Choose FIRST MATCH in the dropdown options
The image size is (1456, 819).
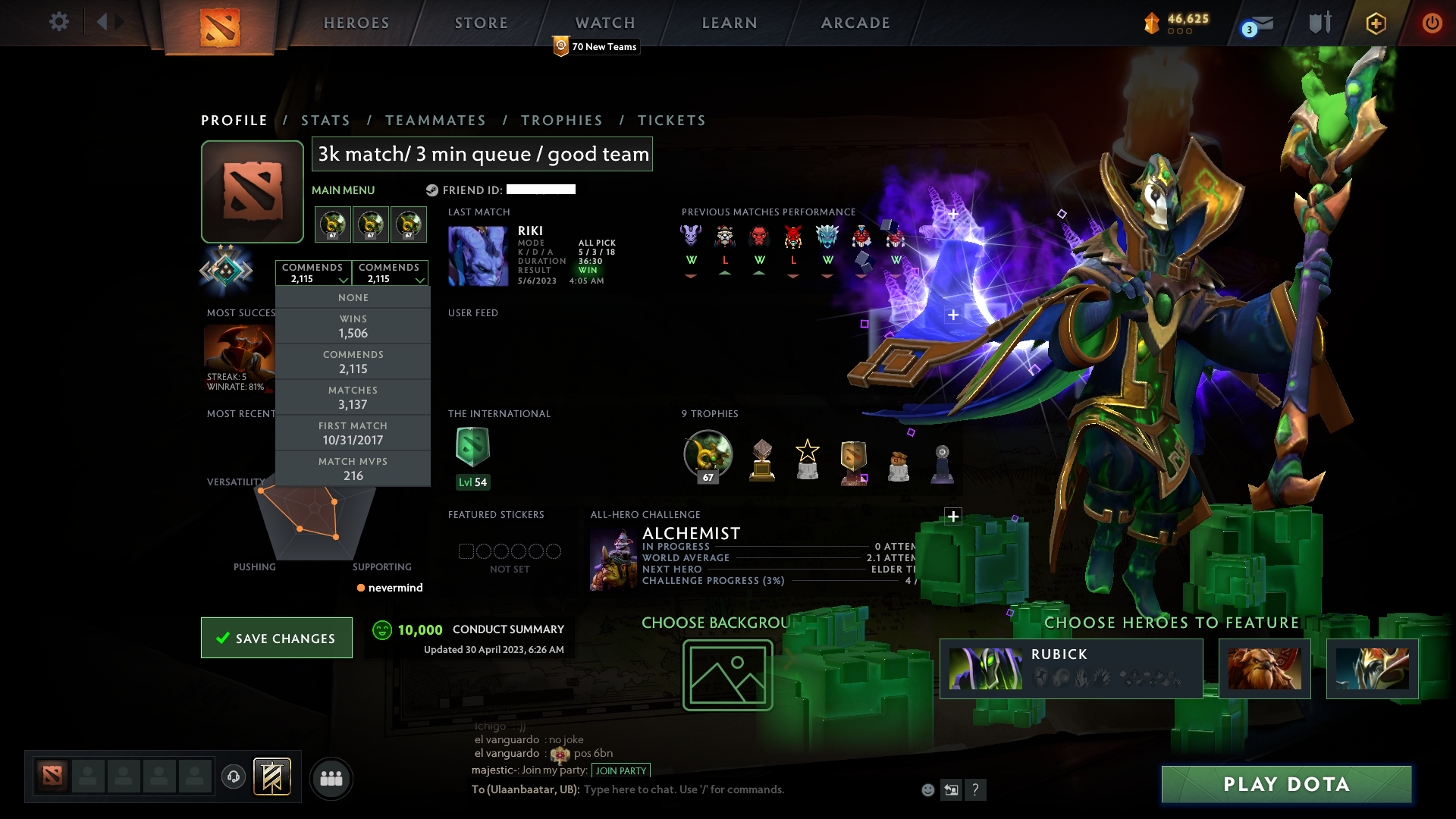point(353,432)
